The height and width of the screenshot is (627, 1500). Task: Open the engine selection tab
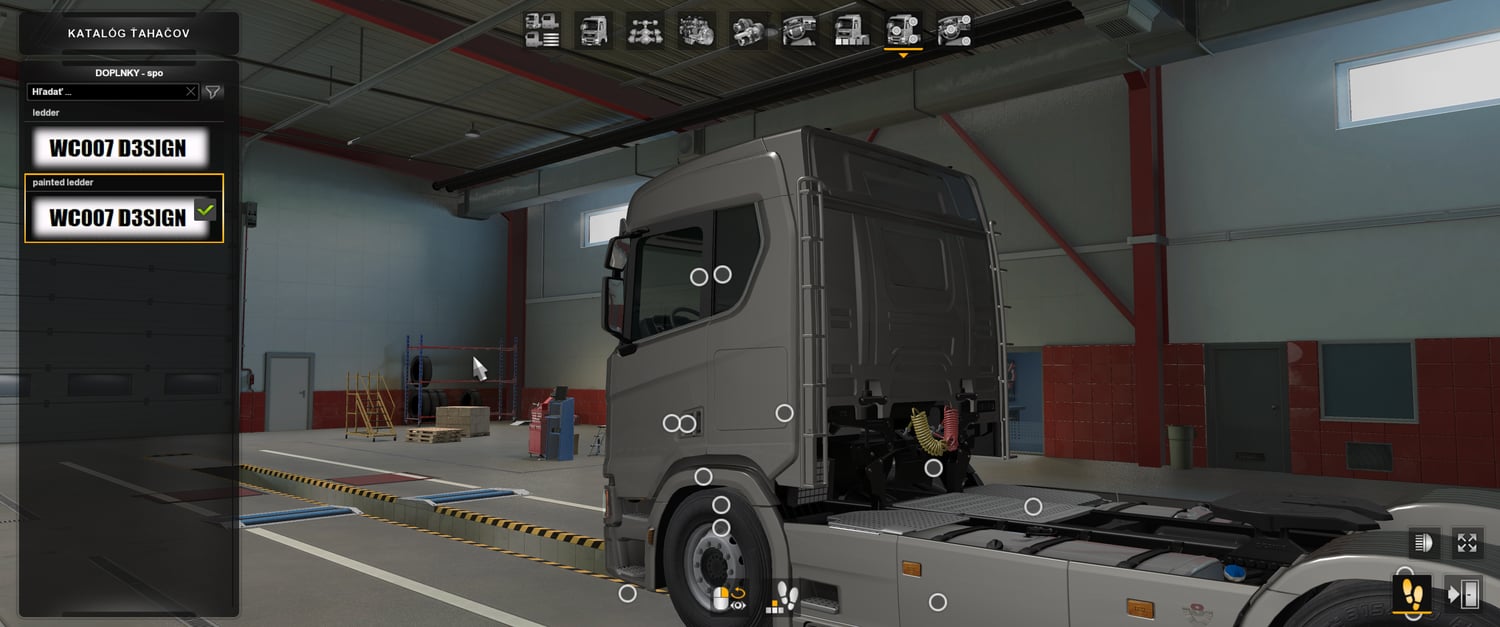[x=696, y=30]
